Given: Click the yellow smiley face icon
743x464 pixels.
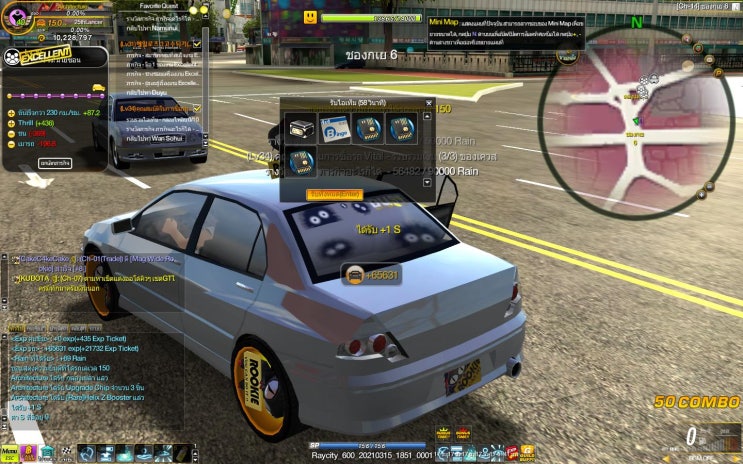Looking at the screenshot, I should 311,18.
